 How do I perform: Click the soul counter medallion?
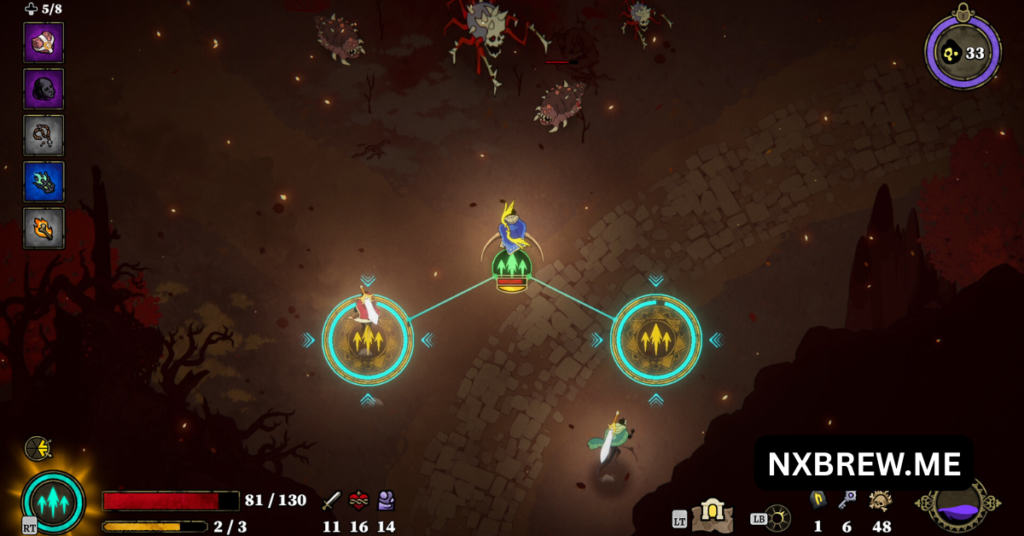coord(962,53)
